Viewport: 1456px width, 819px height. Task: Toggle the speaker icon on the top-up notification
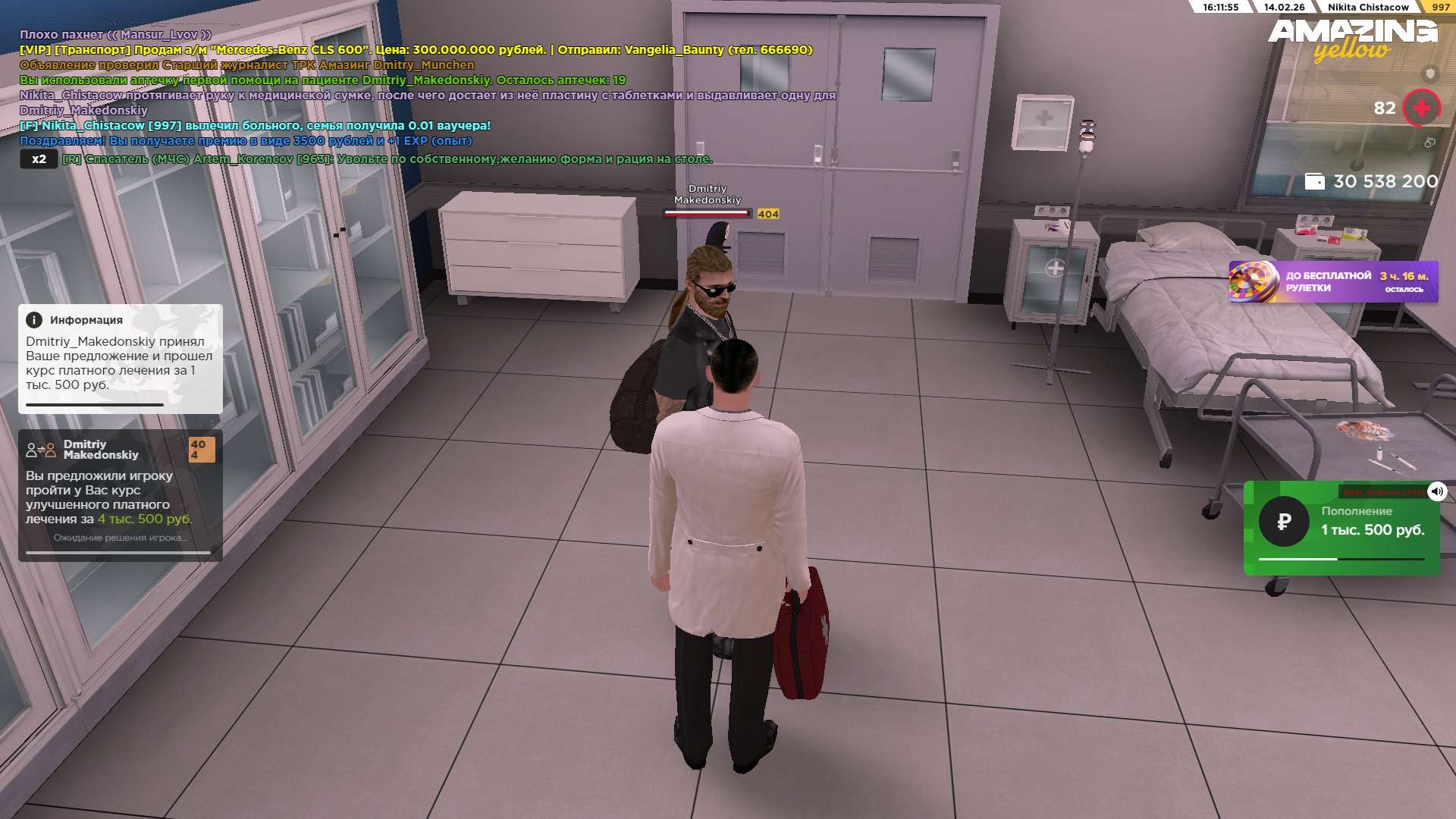(x=1436, y=491)
